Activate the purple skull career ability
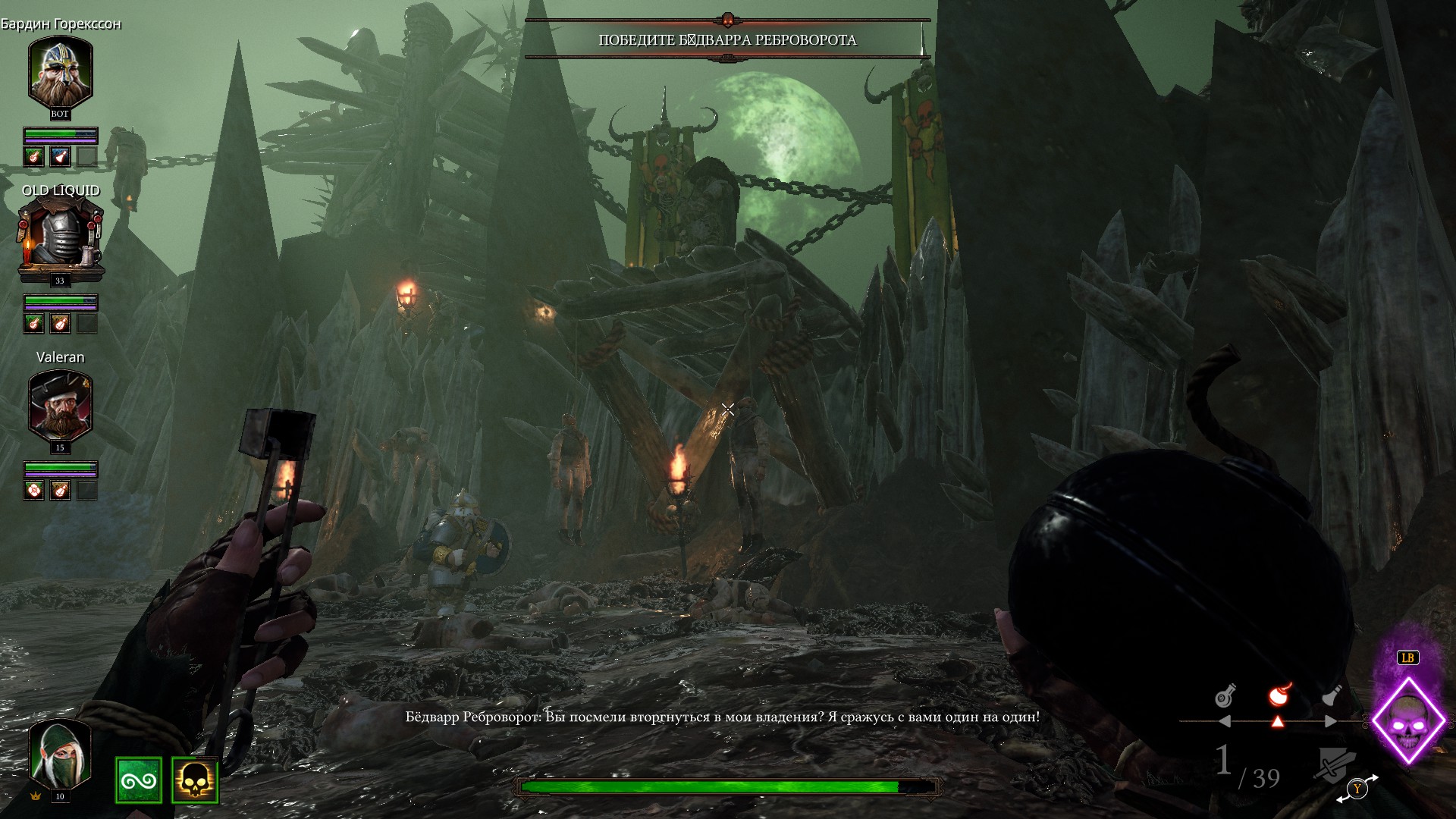 pyautogui.click(x=1409, y=720)
